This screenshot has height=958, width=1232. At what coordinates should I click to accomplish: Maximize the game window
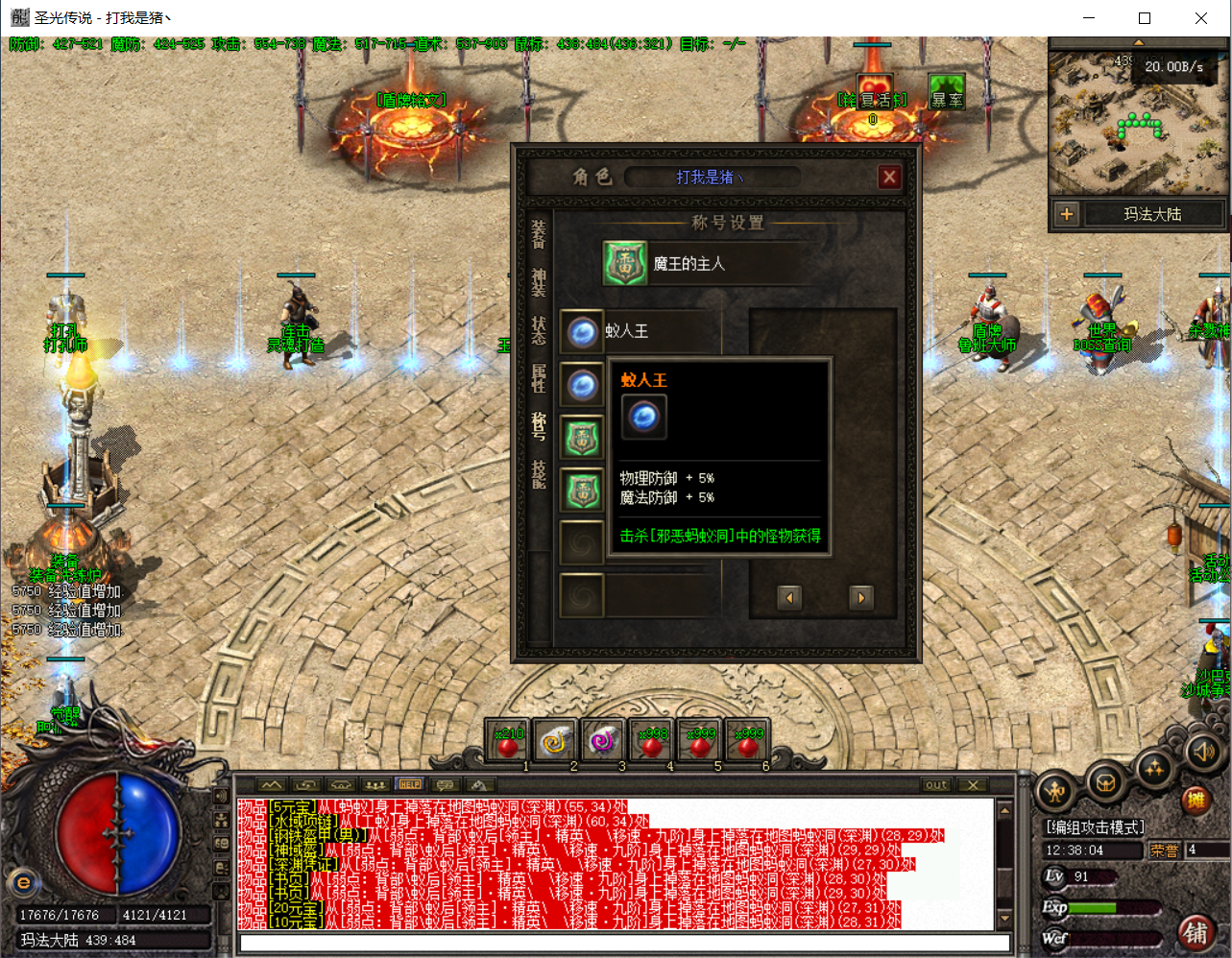click(x=1145, y=18)
